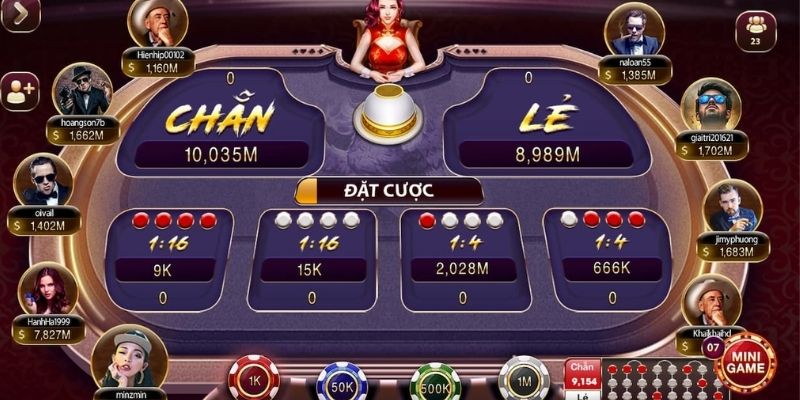Image resolution: width=800 pixels, height=400 pixels.
Task: Pick the 1M betting chip
Action: [x=524, y=379]
